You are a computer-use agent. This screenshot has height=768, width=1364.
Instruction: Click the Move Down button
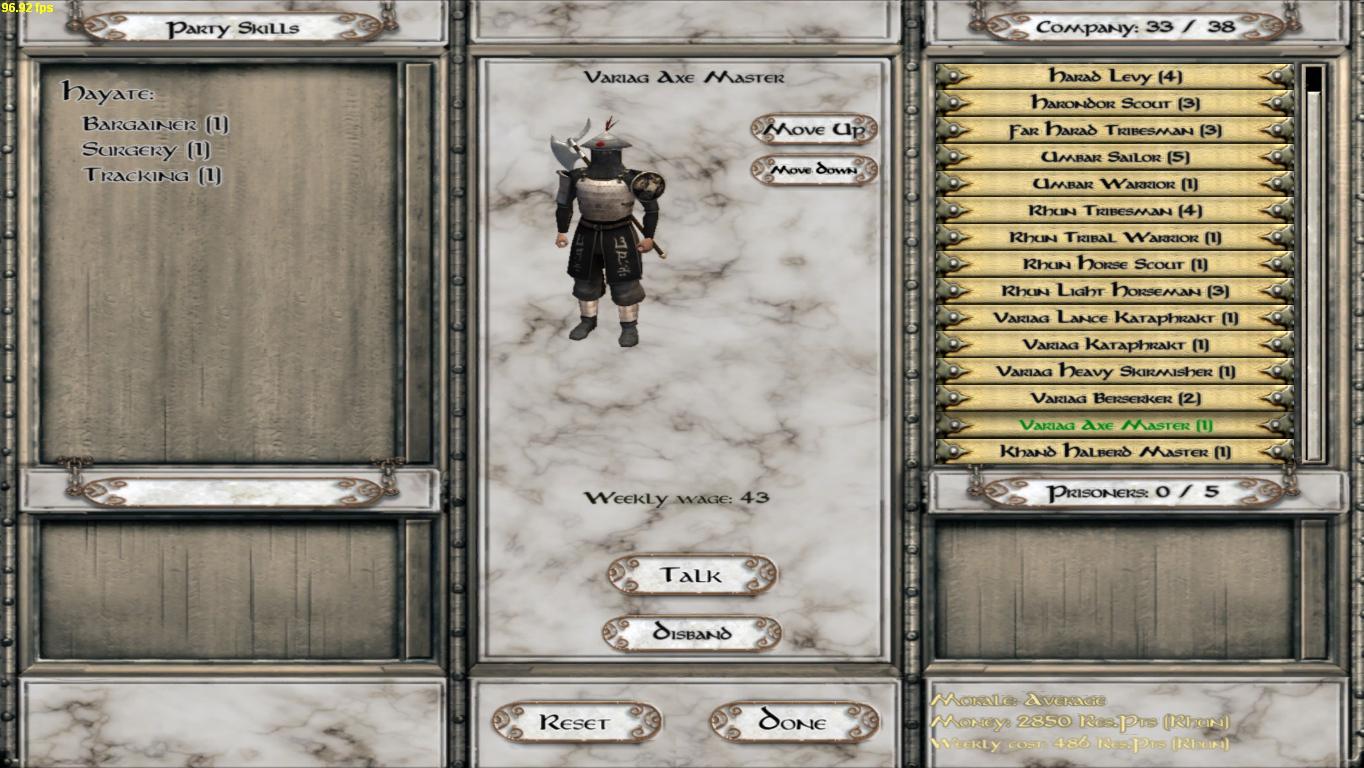(x=814, y=170)
